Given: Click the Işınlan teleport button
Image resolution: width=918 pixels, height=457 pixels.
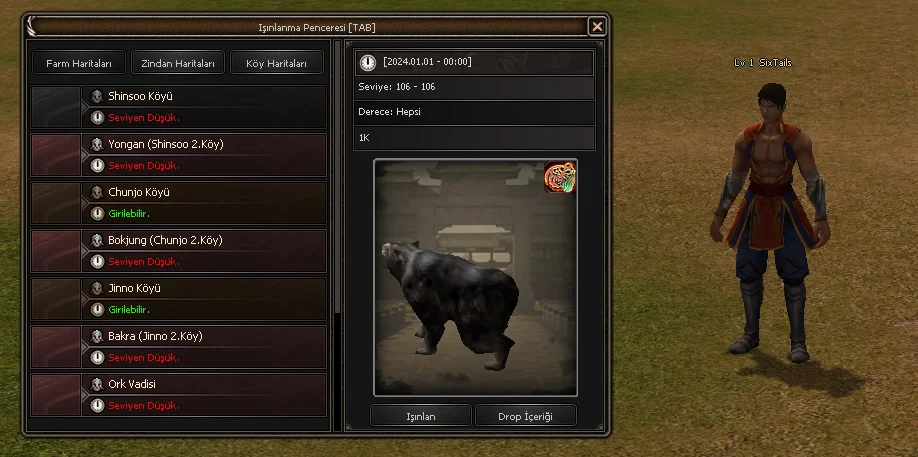Looking at the screenshot, I should coord(419,416).
